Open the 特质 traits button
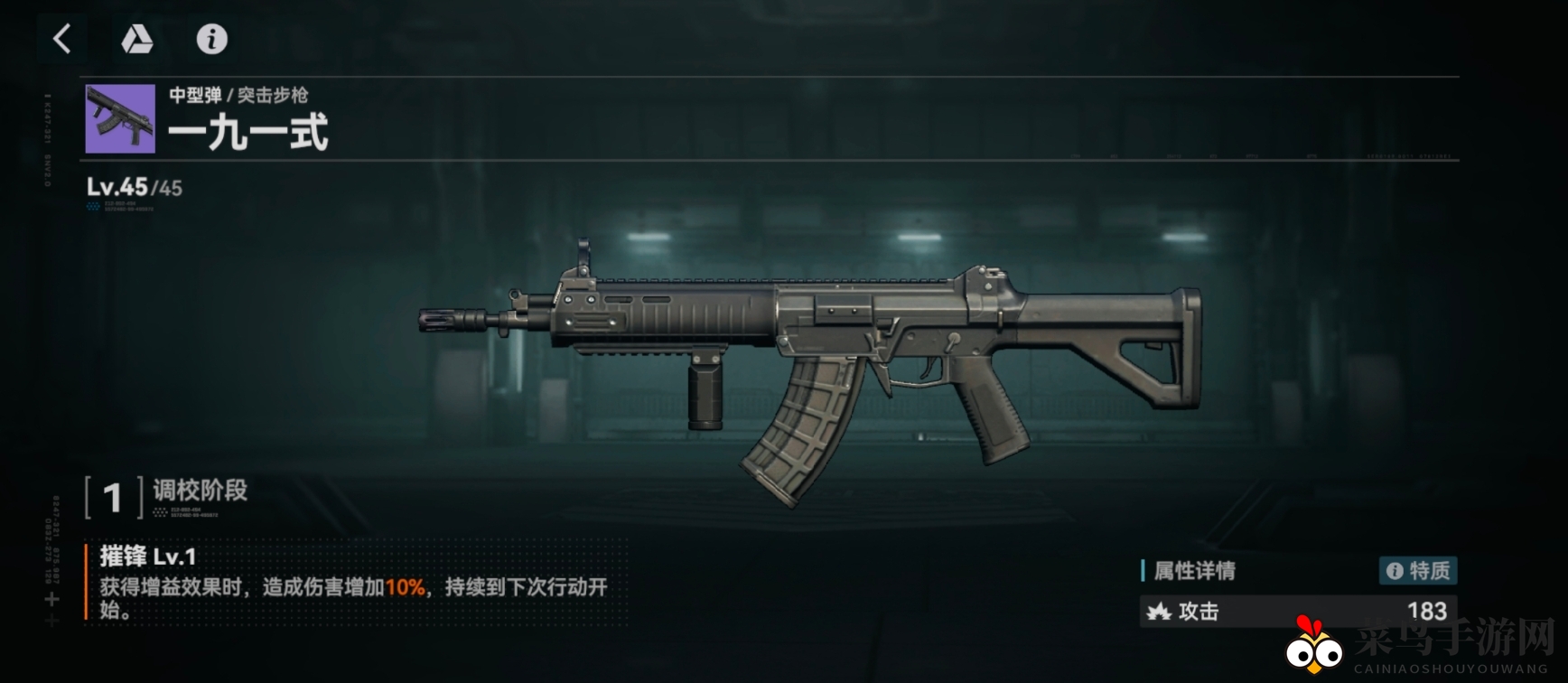This screenshot has height=683, width=1568. coord(1418,570)
